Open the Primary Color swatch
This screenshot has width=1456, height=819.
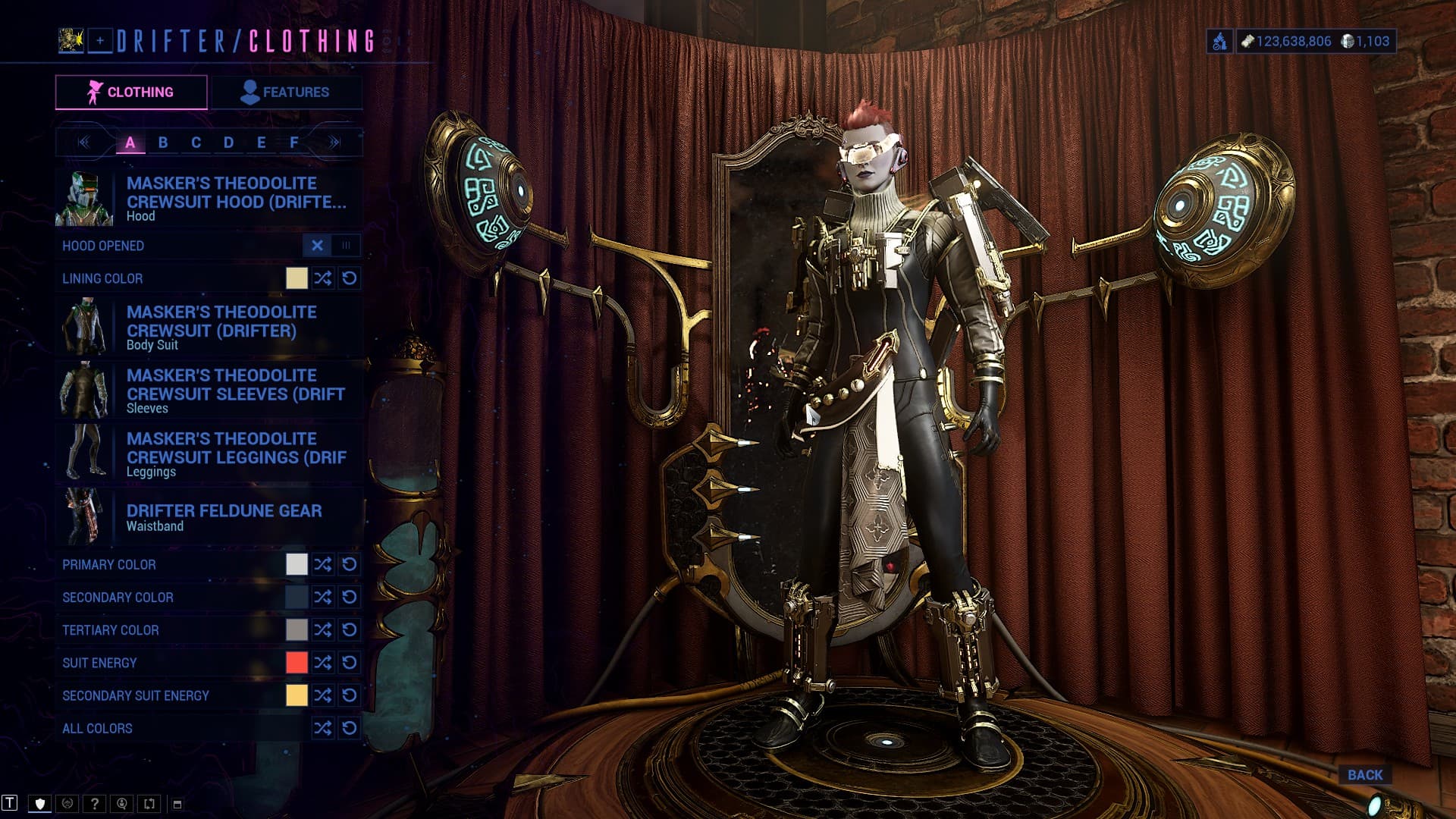pos(297,564)
